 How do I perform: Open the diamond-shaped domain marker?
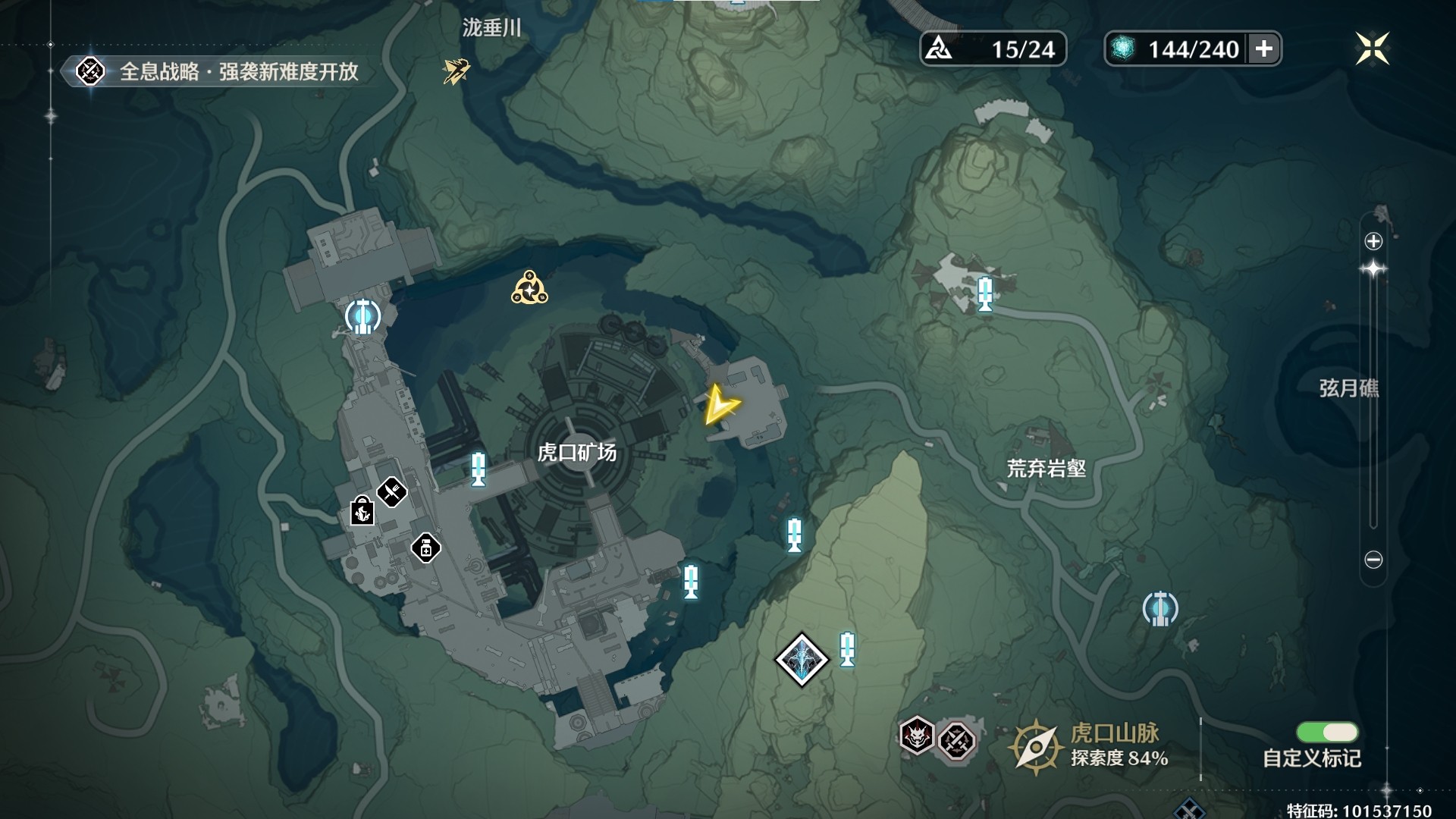point(802,660)
